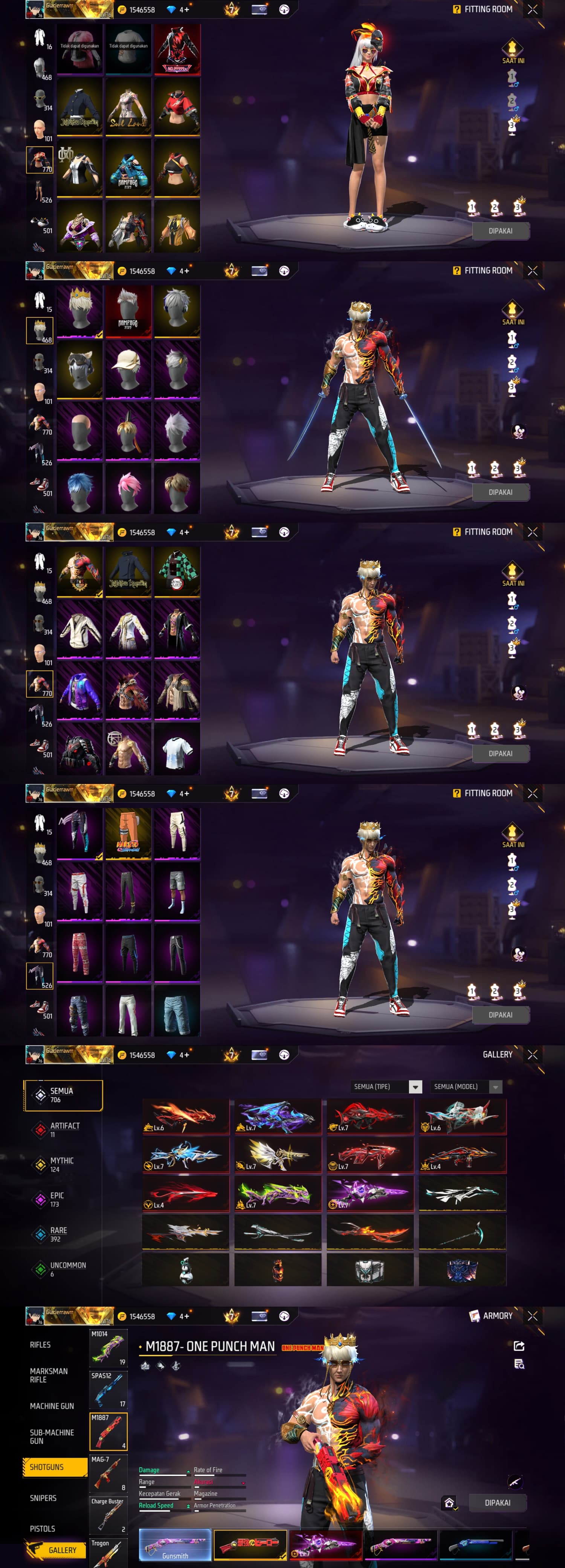Select the PISTOLS category

(42, 1528)
